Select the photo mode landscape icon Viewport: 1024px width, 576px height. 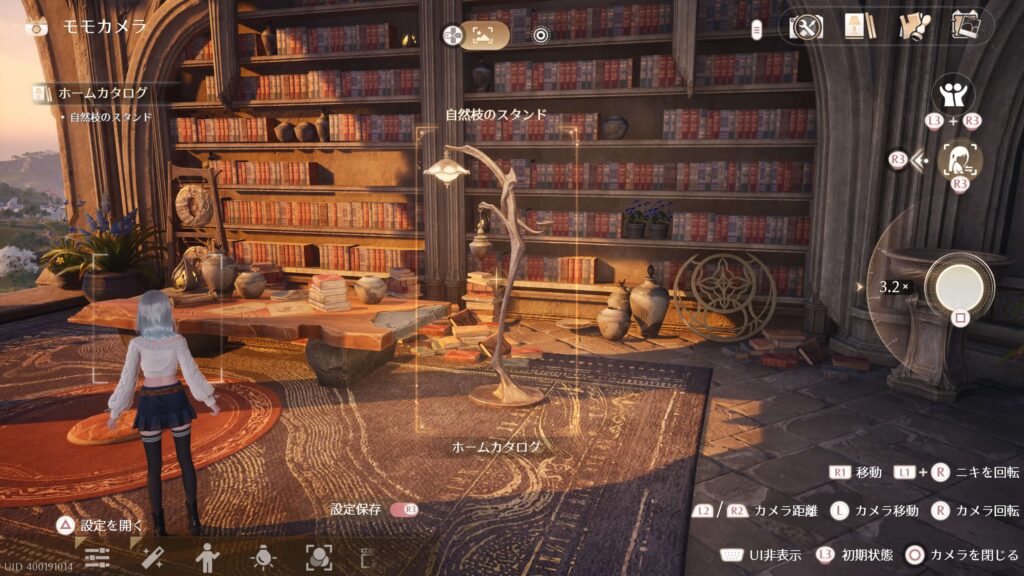(x=484, y=36)
